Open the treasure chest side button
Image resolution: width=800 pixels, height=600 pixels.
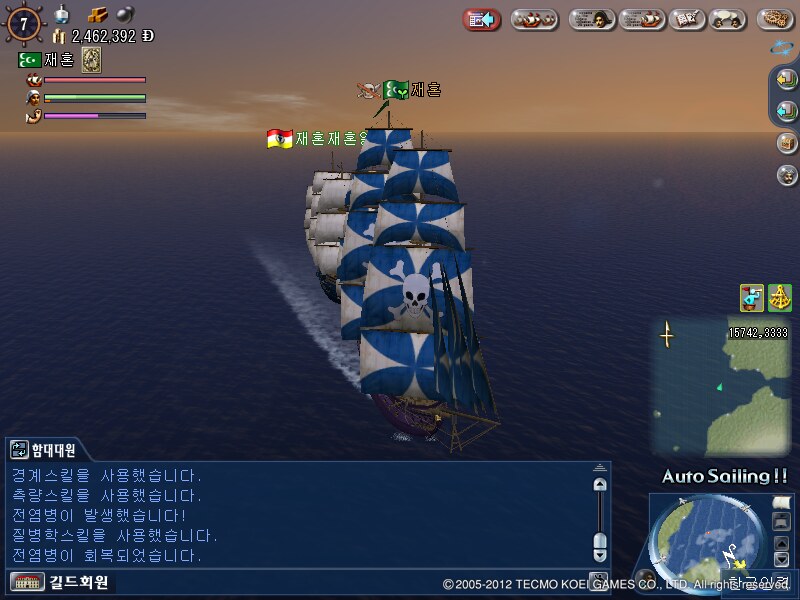click(786, 142)
